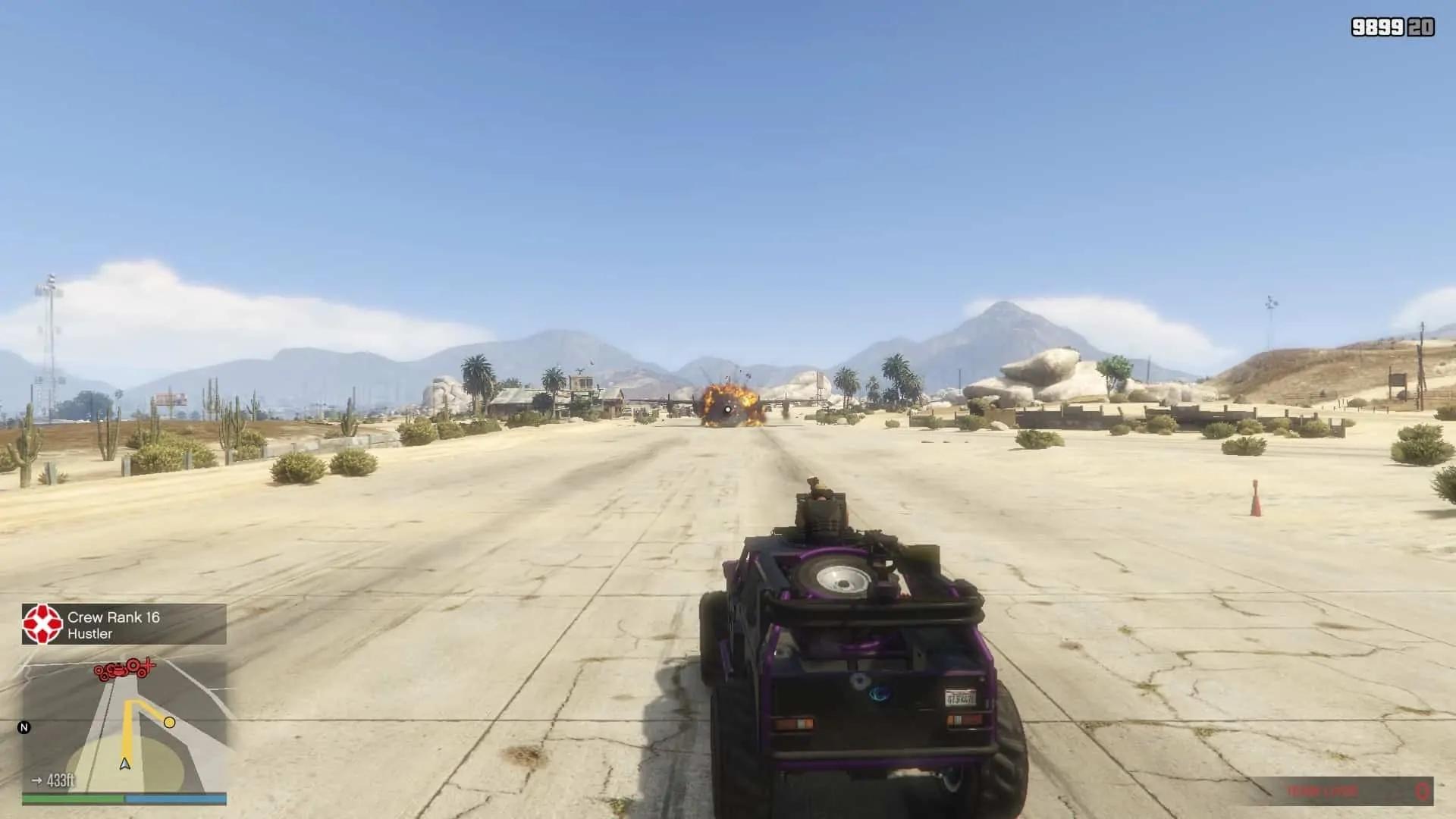The height and width of the screenshot is (819, 1456).
Task: Open the yellow GPS route line
Action: pyautogui.click(x=126, y=734)
